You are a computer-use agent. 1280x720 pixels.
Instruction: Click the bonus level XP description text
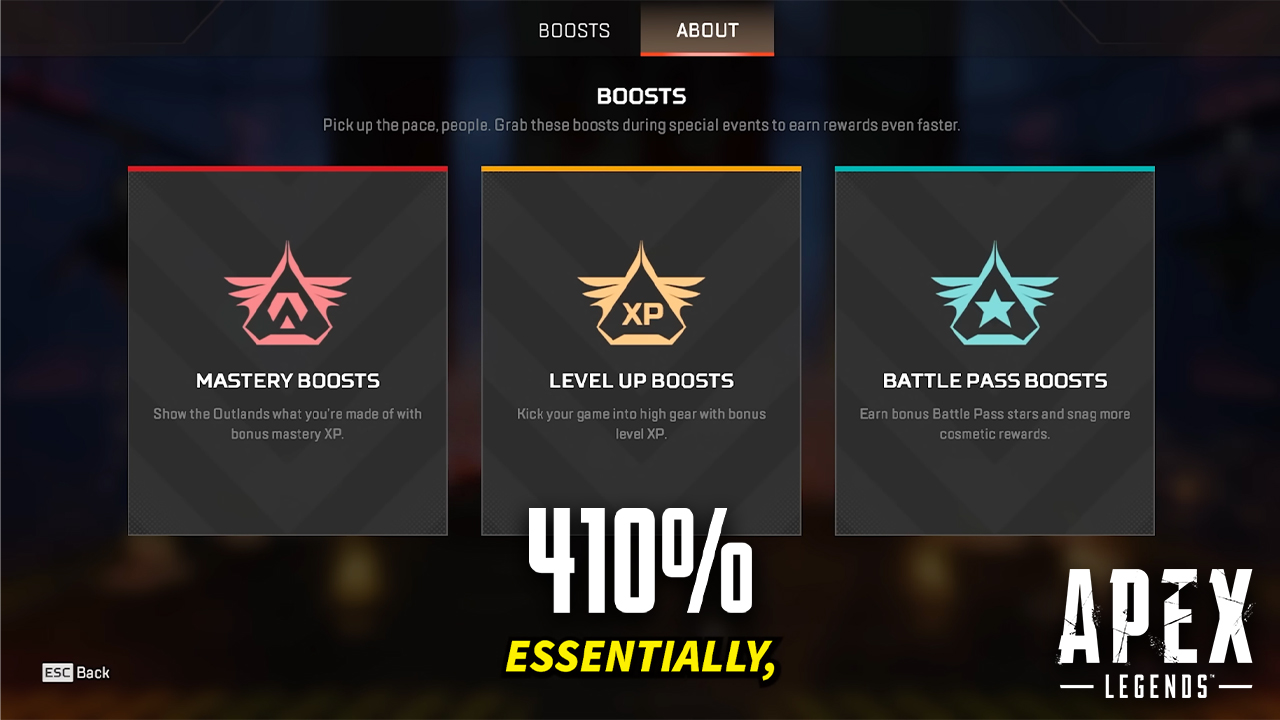click(x=641, y=423)
